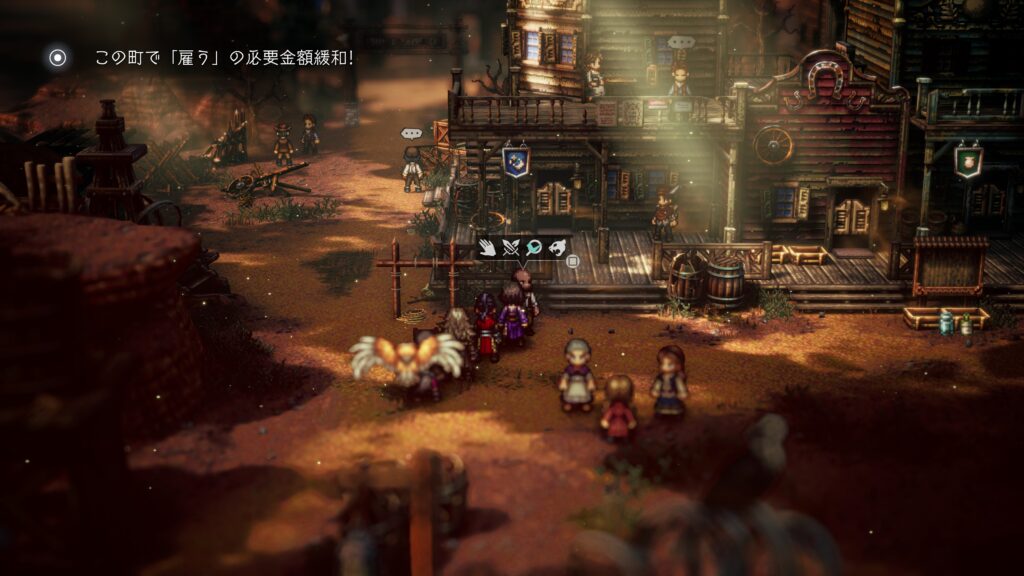Activate the magnifying glass inquire action

tap(534, 246)
